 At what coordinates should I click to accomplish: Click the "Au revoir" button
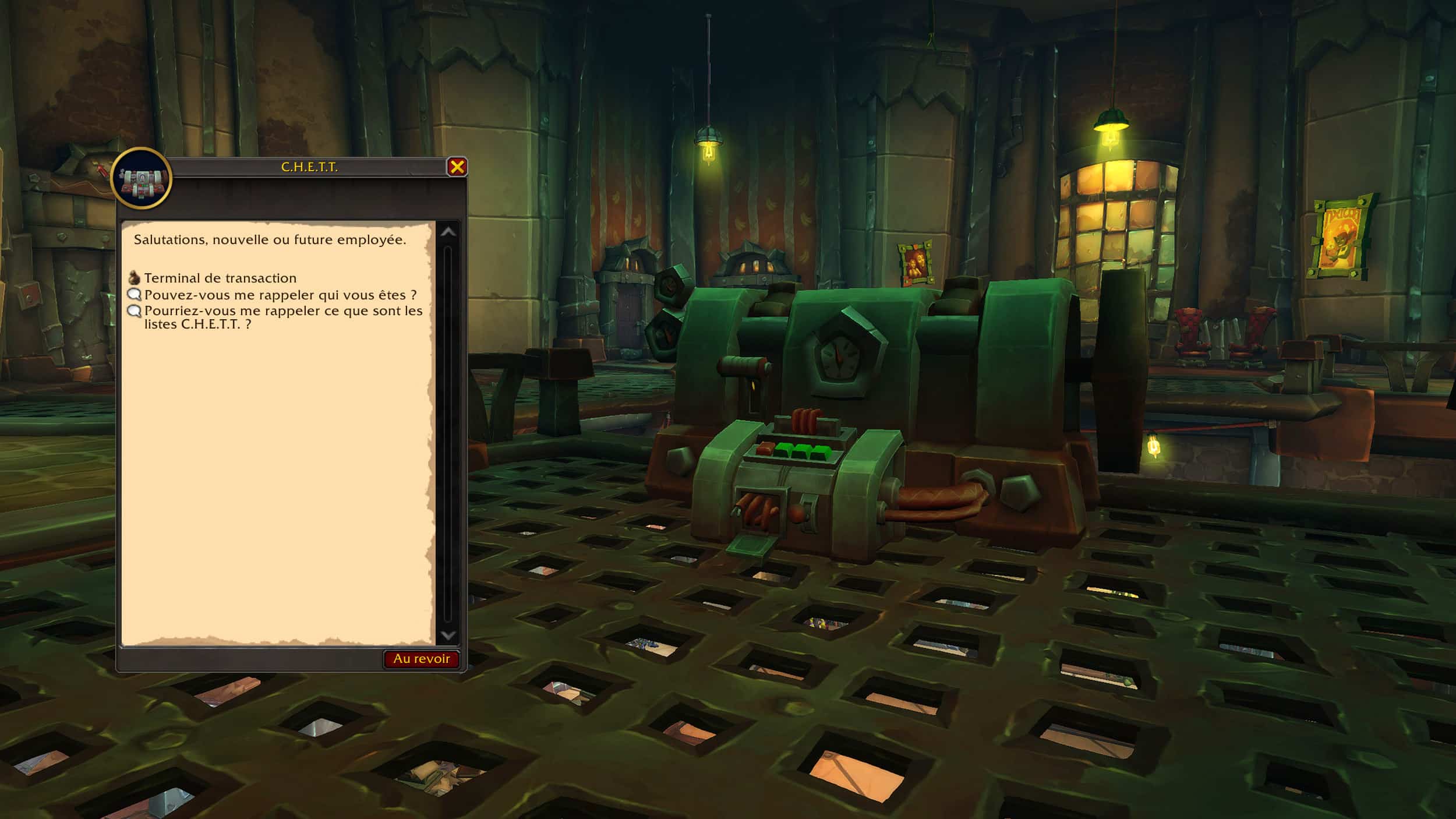(x=421, y=659)
